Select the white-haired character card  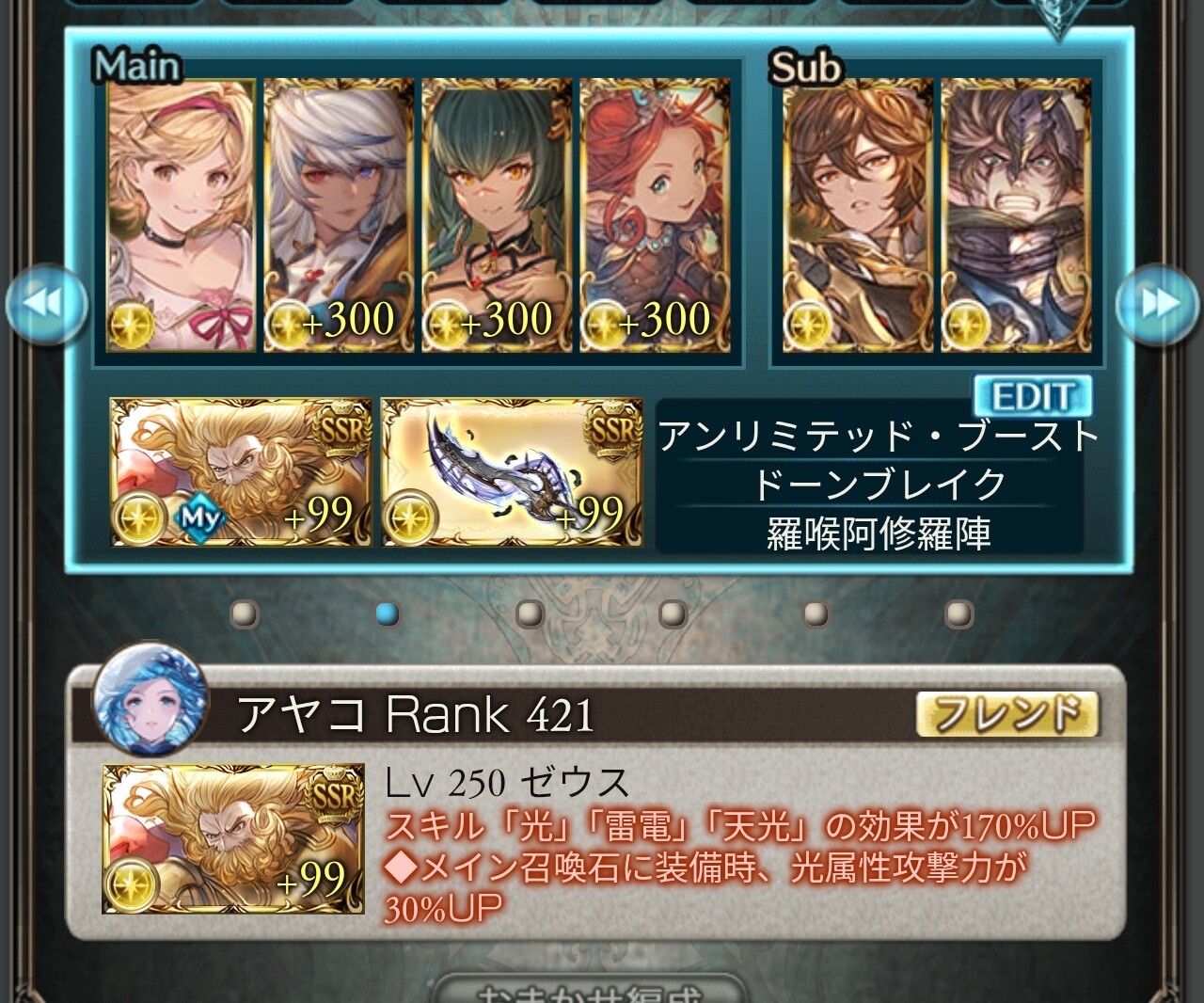pos(338,215)
